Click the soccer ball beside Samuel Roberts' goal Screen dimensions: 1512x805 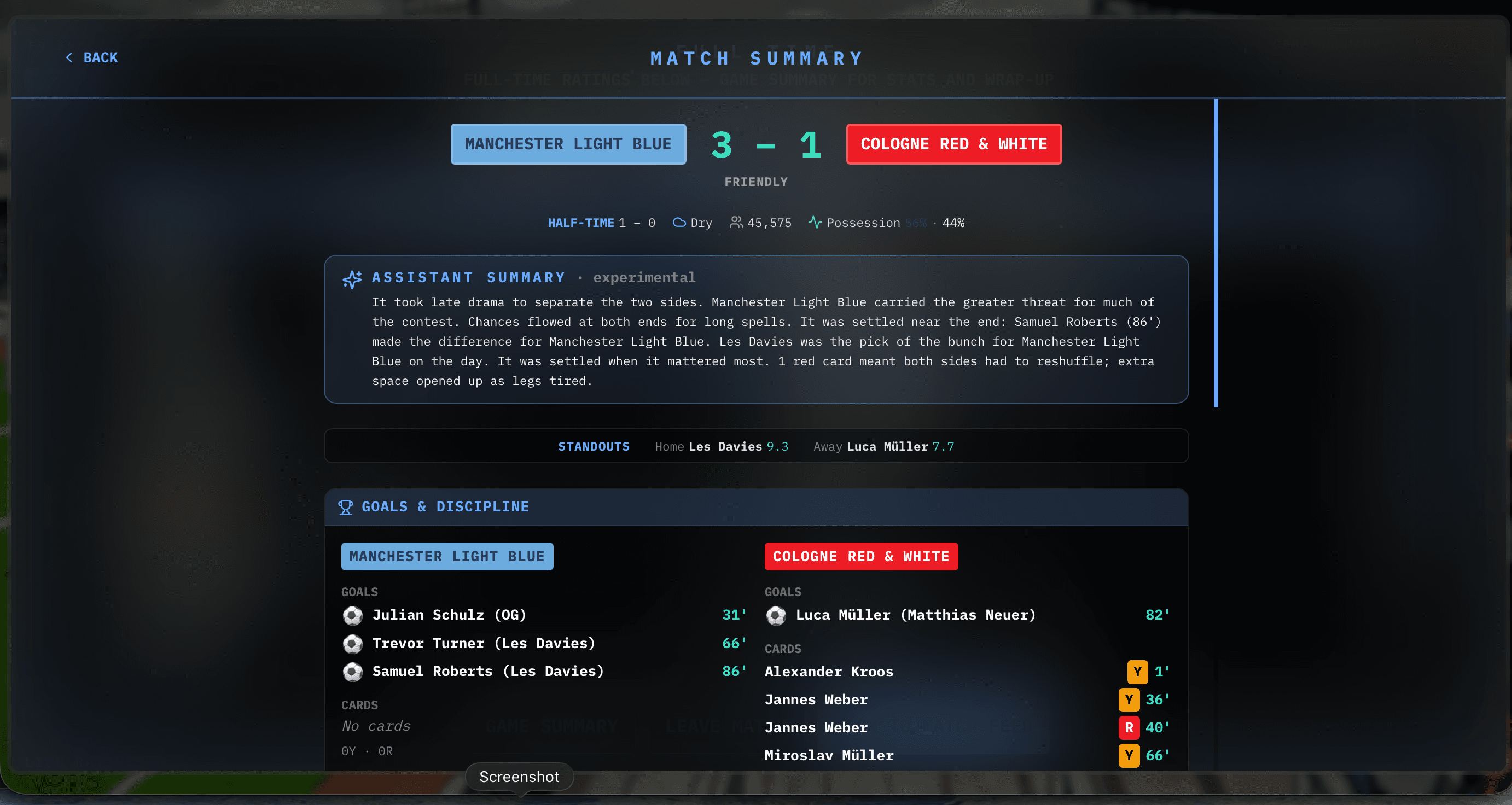353,672
